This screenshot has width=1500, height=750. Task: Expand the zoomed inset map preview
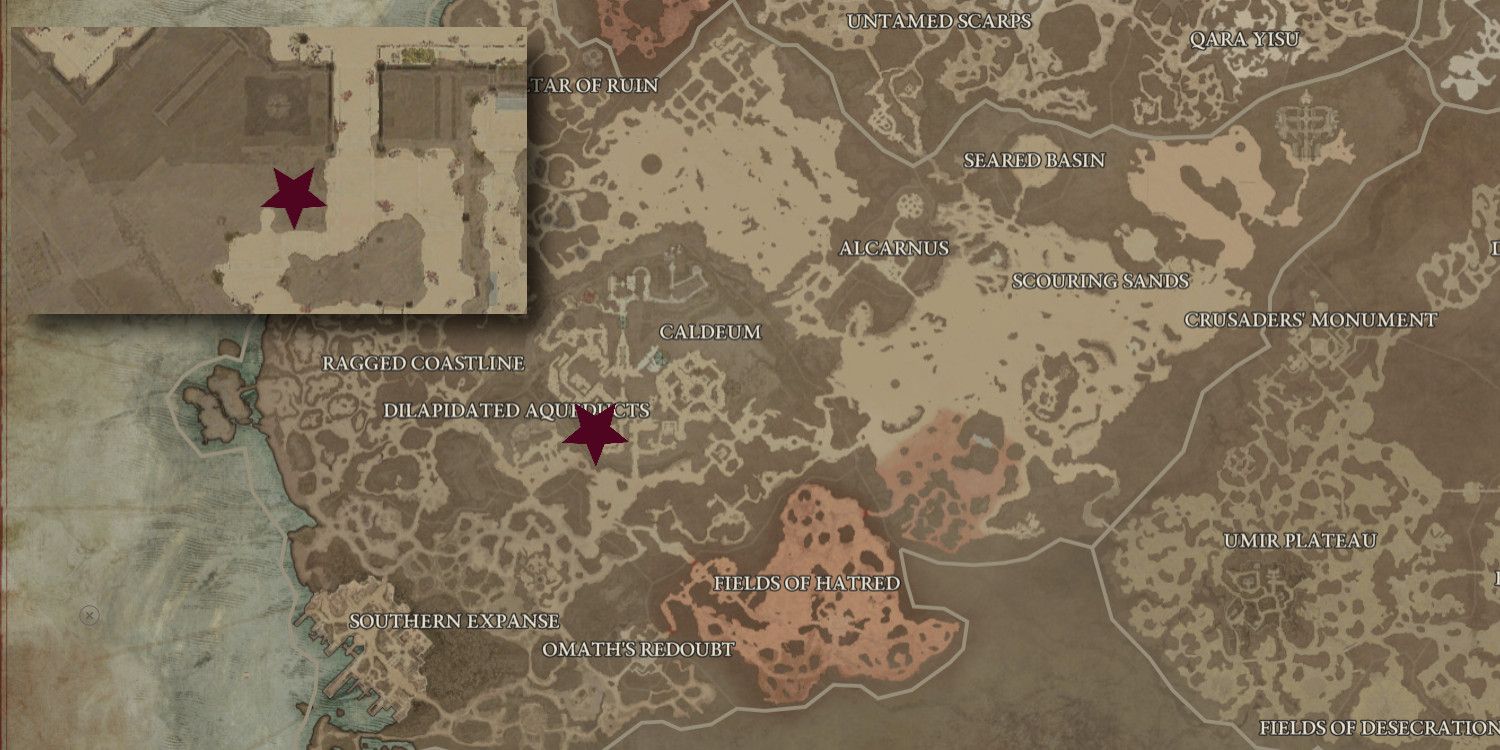pos(268,170)
